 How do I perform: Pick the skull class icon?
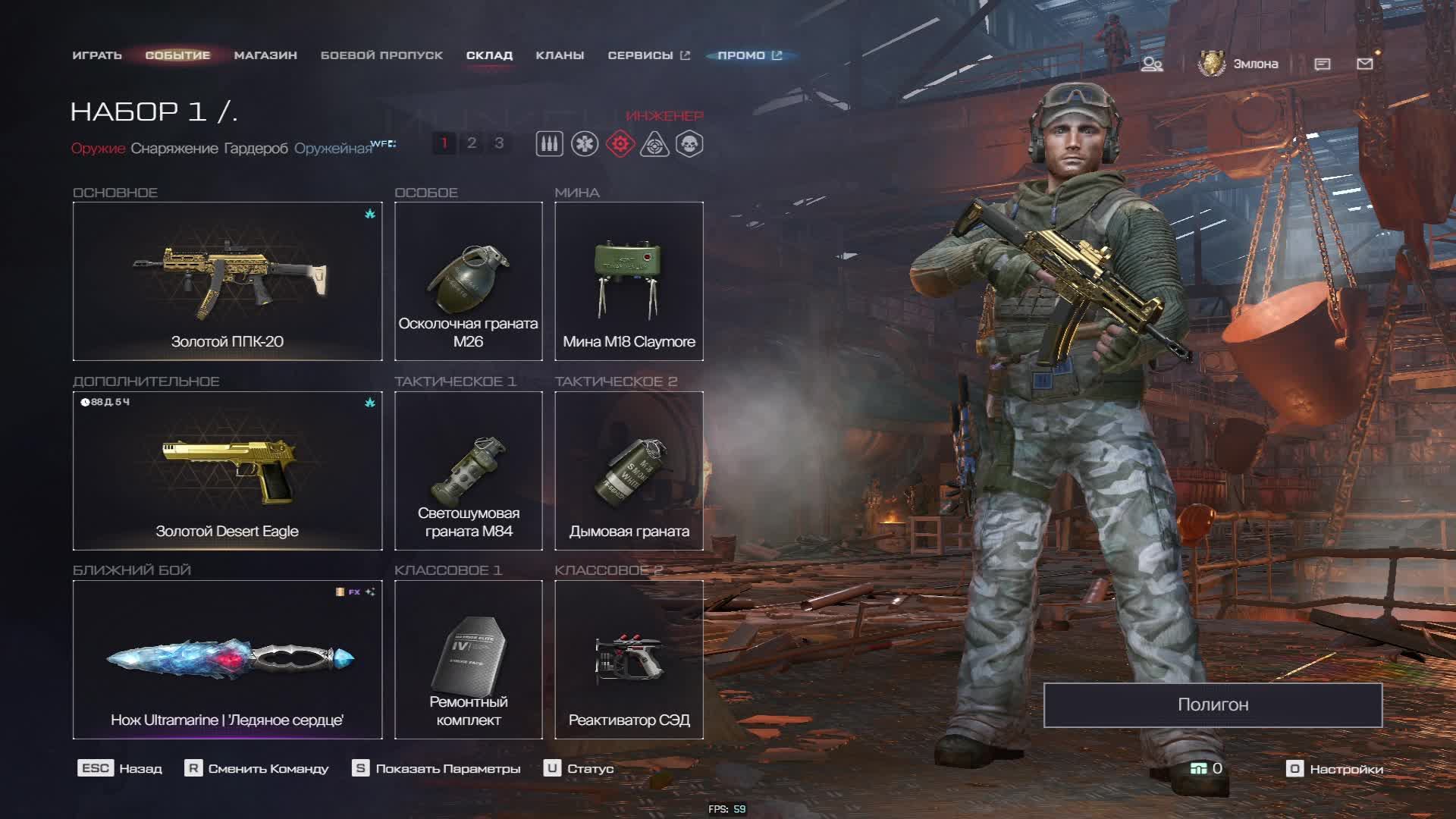coord(689,144)
